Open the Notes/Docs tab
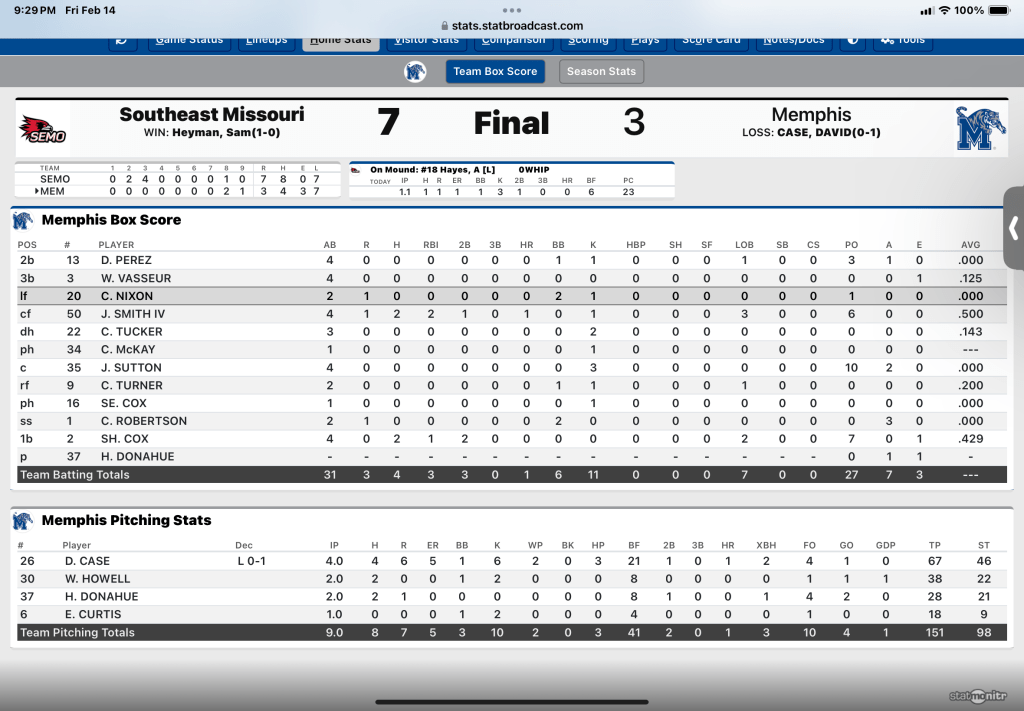The height and width of the screenshot is (711, 1024). [793, 41]
